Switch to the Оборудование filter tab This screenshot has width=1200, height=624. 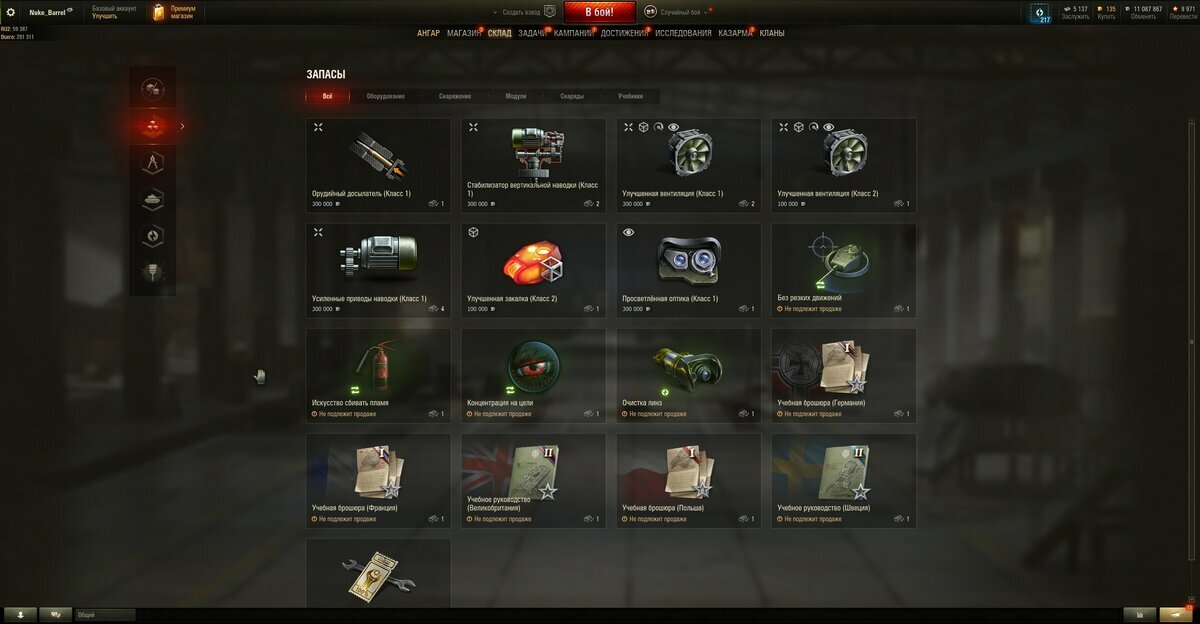[385, 96]
